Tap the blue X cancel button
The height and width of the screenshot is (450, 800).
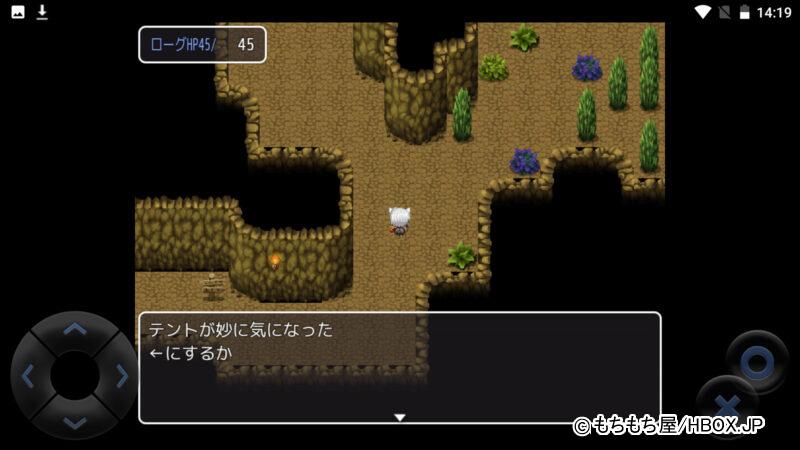coord(727,406)
